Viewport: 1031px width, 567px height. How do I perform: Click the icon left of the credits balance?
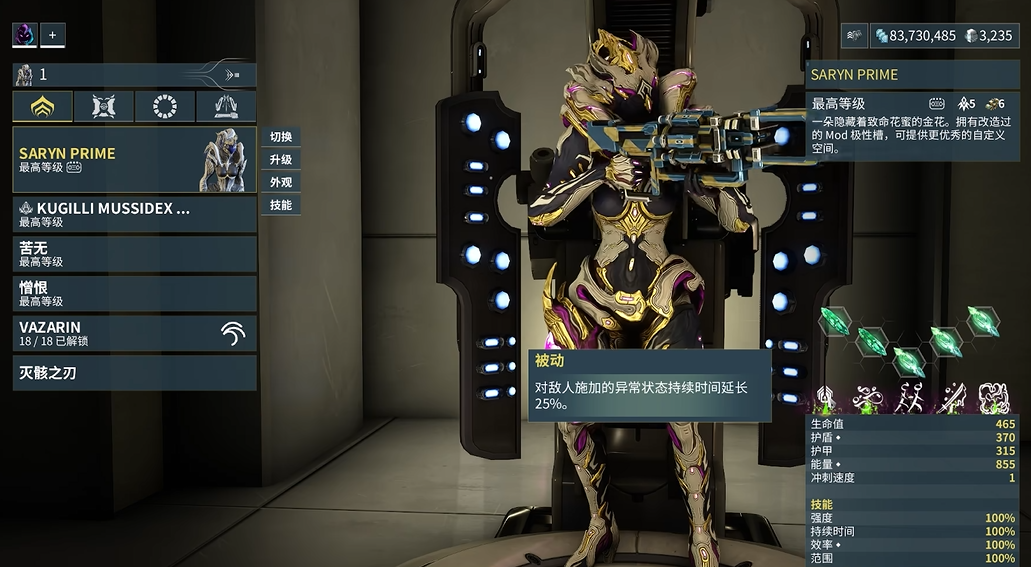(854, 35)
